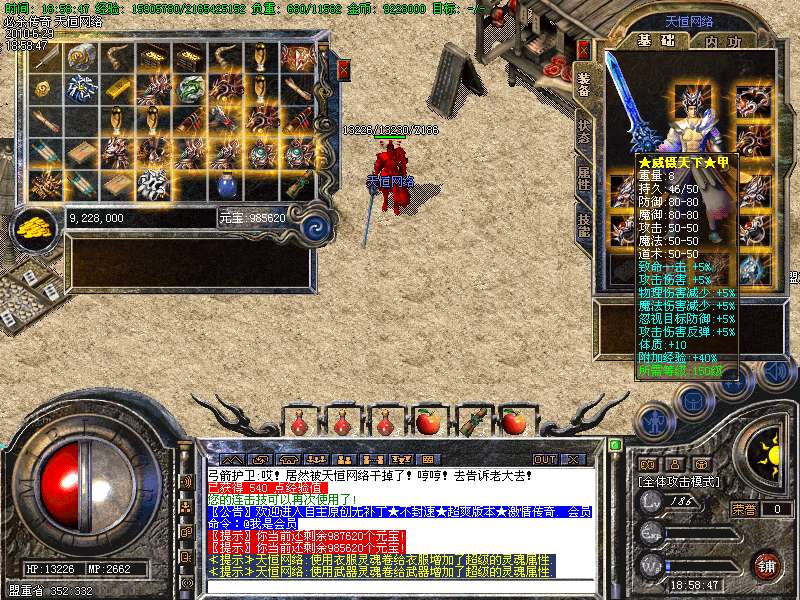Click the OUT button above the chat
The image size is (800, 600).
[544, 459]
